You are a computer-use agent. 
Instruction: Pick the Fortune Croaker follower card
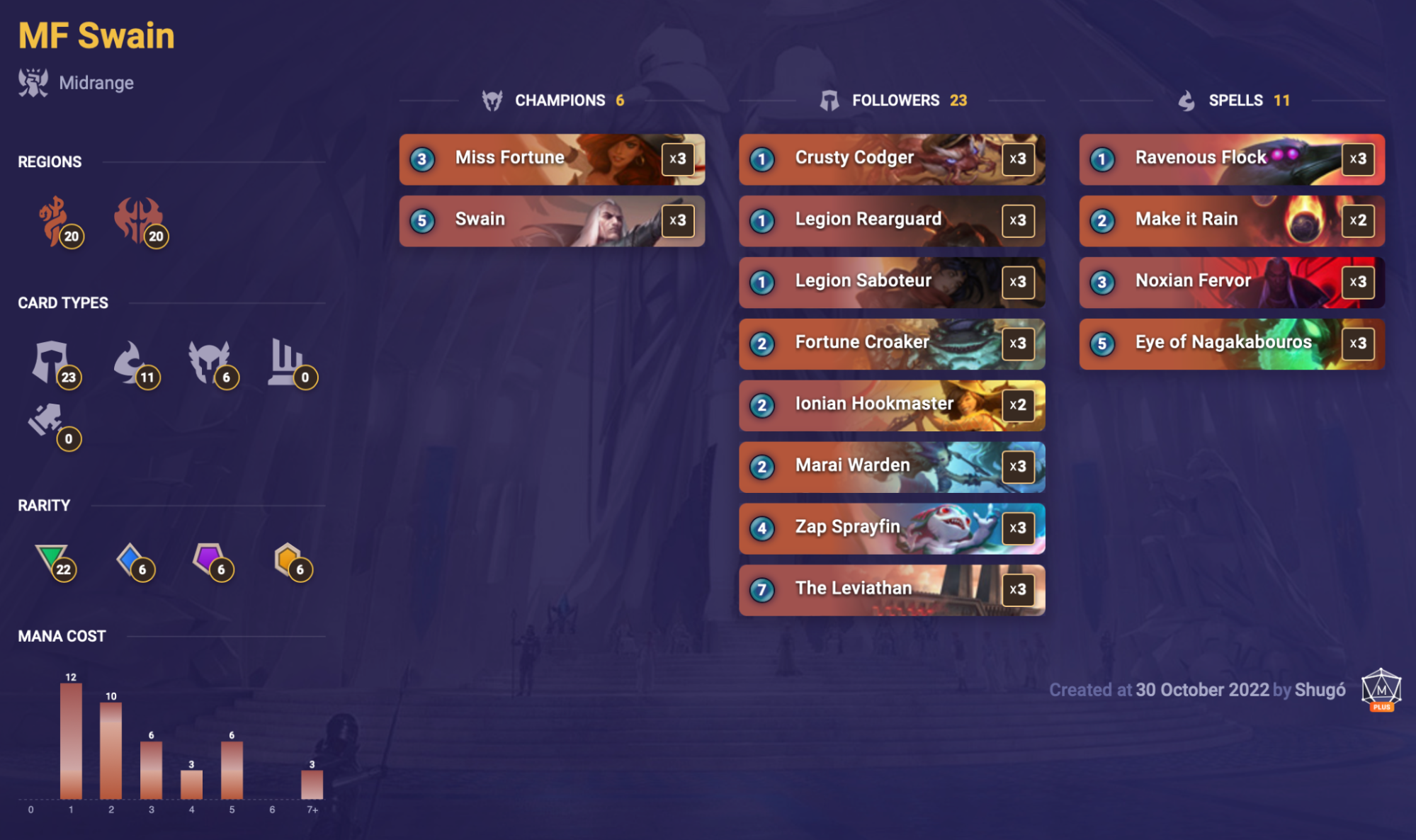point(891,344)
